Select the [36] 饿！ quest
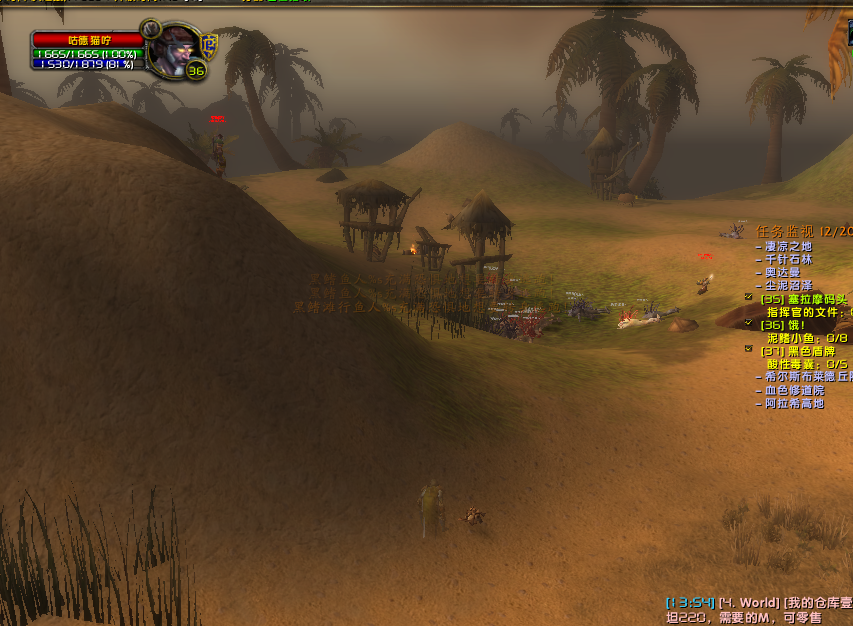Screen dimensions: 853x626 point(782,325)
